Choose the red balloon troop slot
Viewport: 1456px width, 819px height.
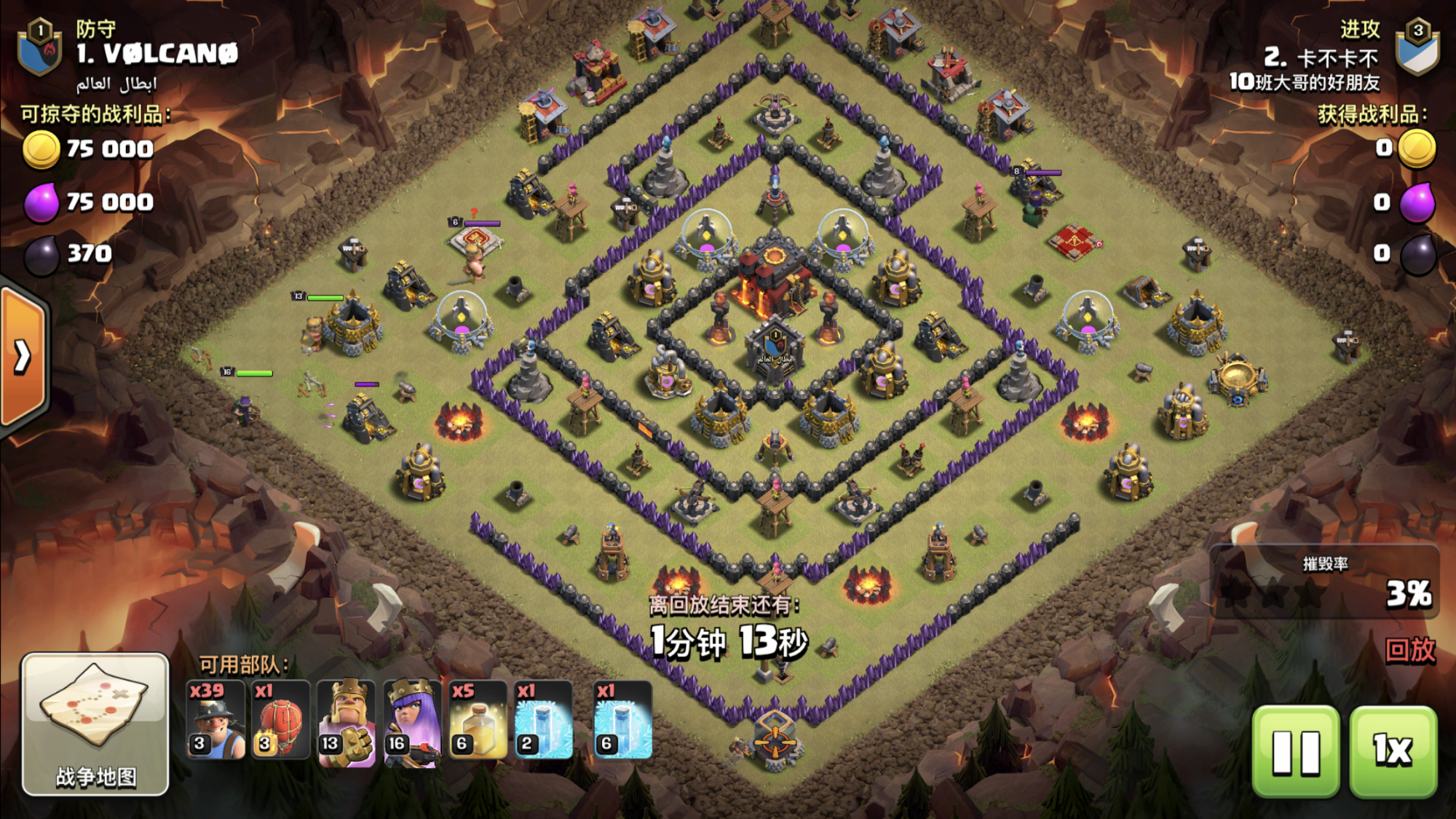(280, 721)
